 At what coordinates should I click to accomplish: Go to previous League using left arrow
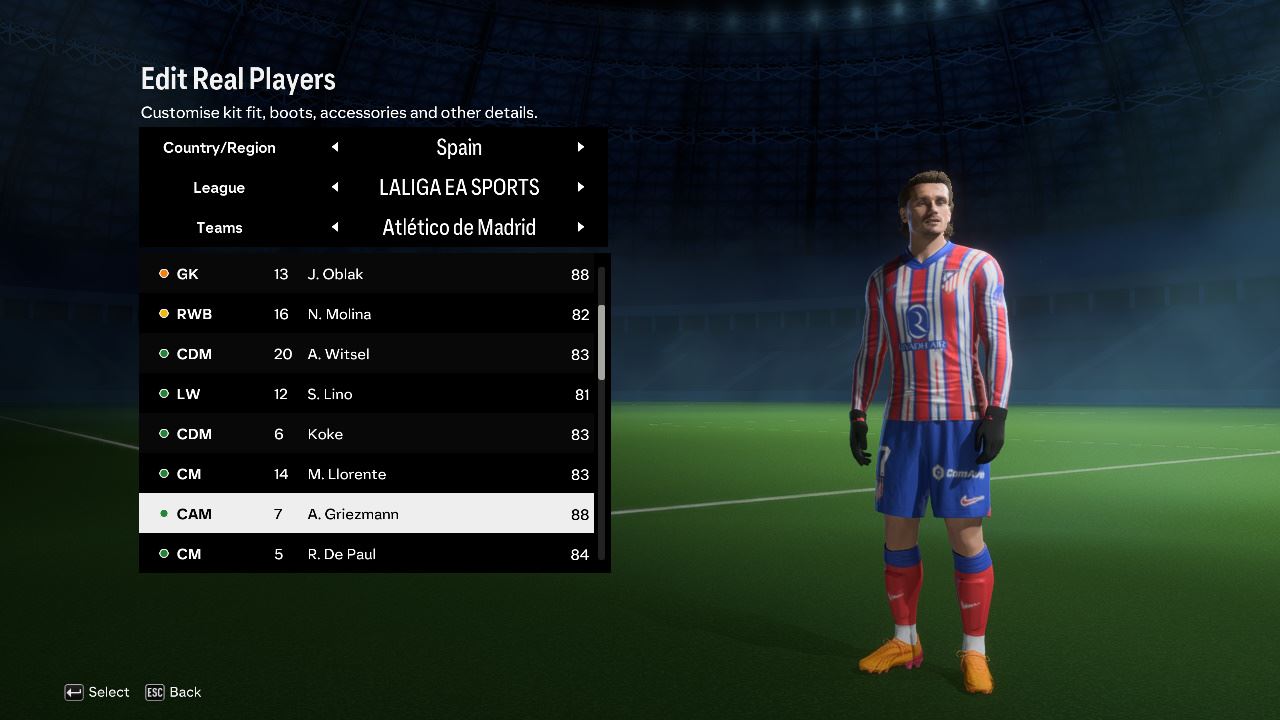click(335, 187)
